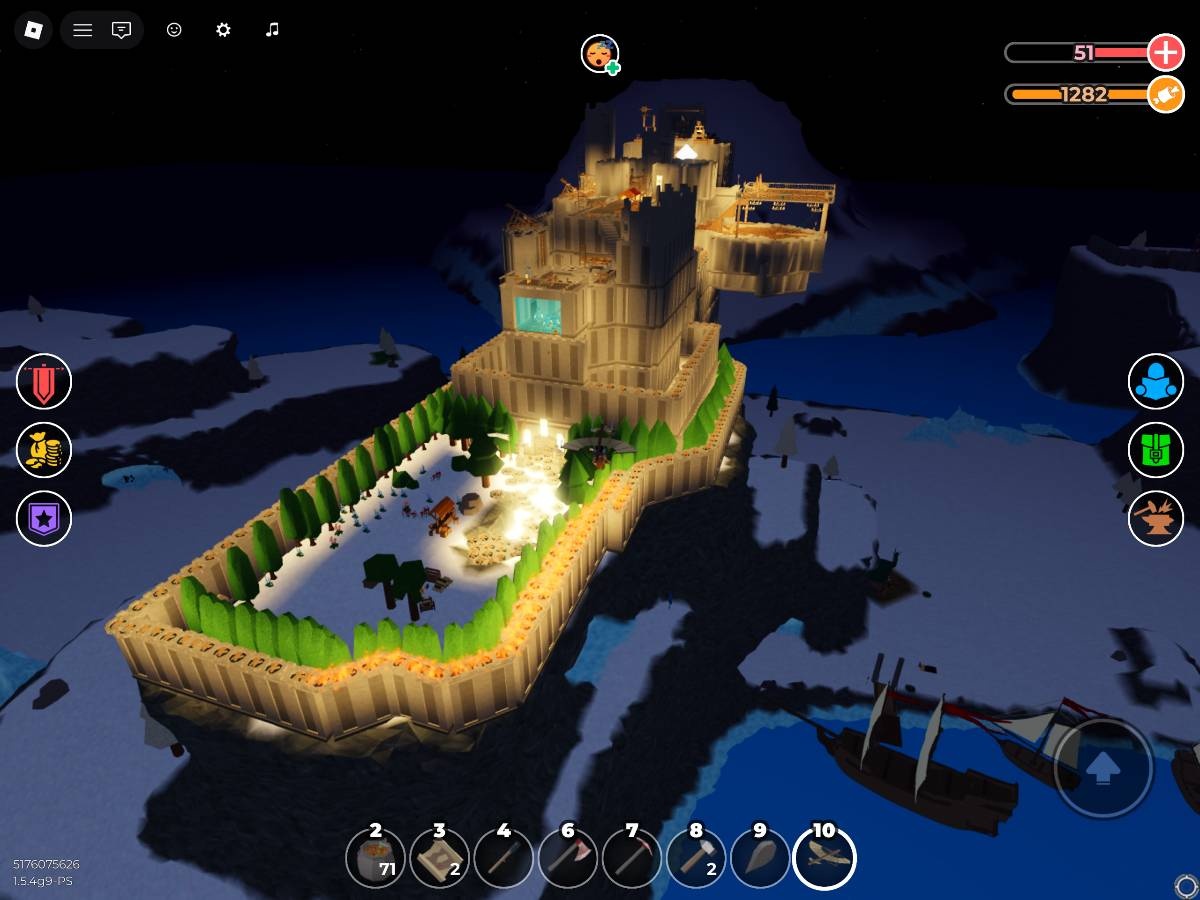Open the gold coins shop

tap(44, 451)
